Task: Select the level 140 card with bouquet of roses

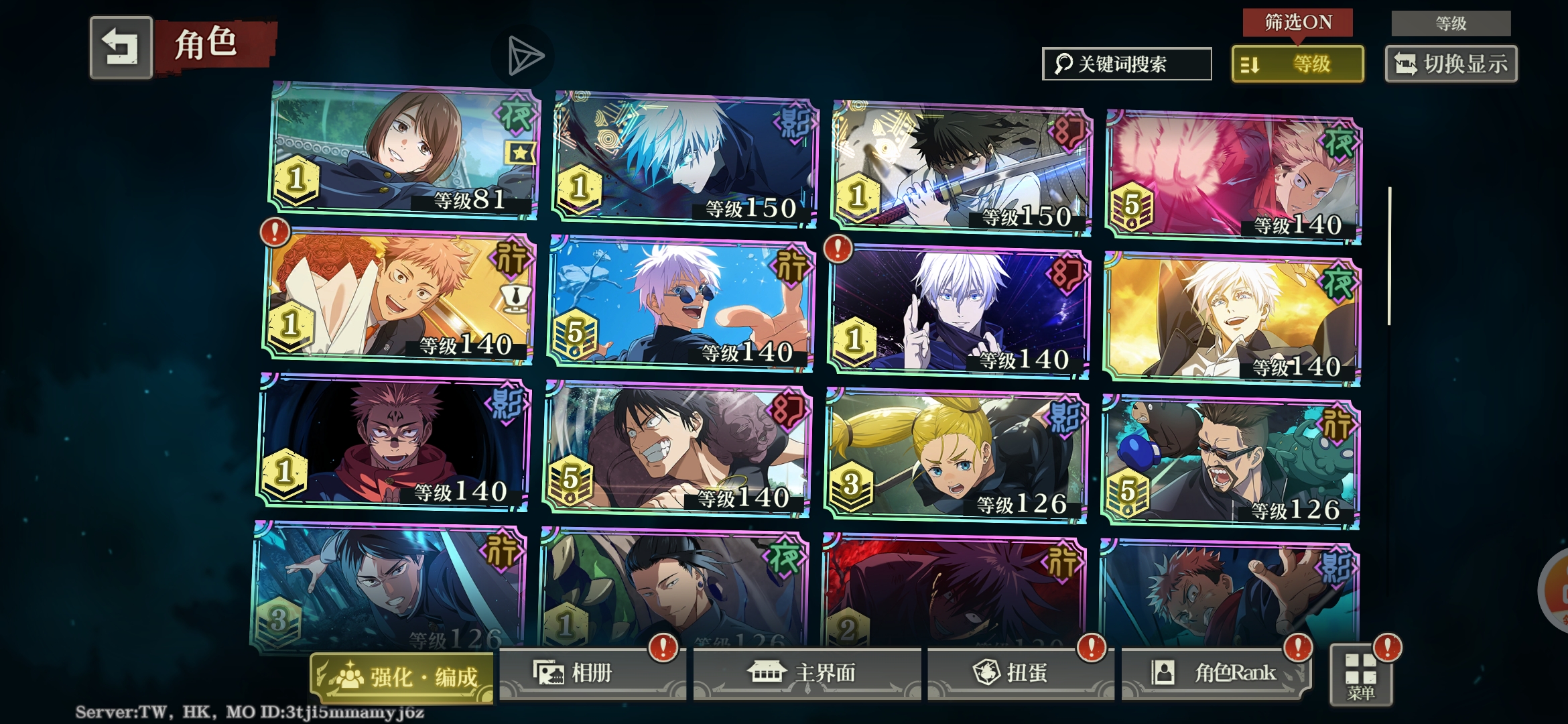Action: coord(399,296)
